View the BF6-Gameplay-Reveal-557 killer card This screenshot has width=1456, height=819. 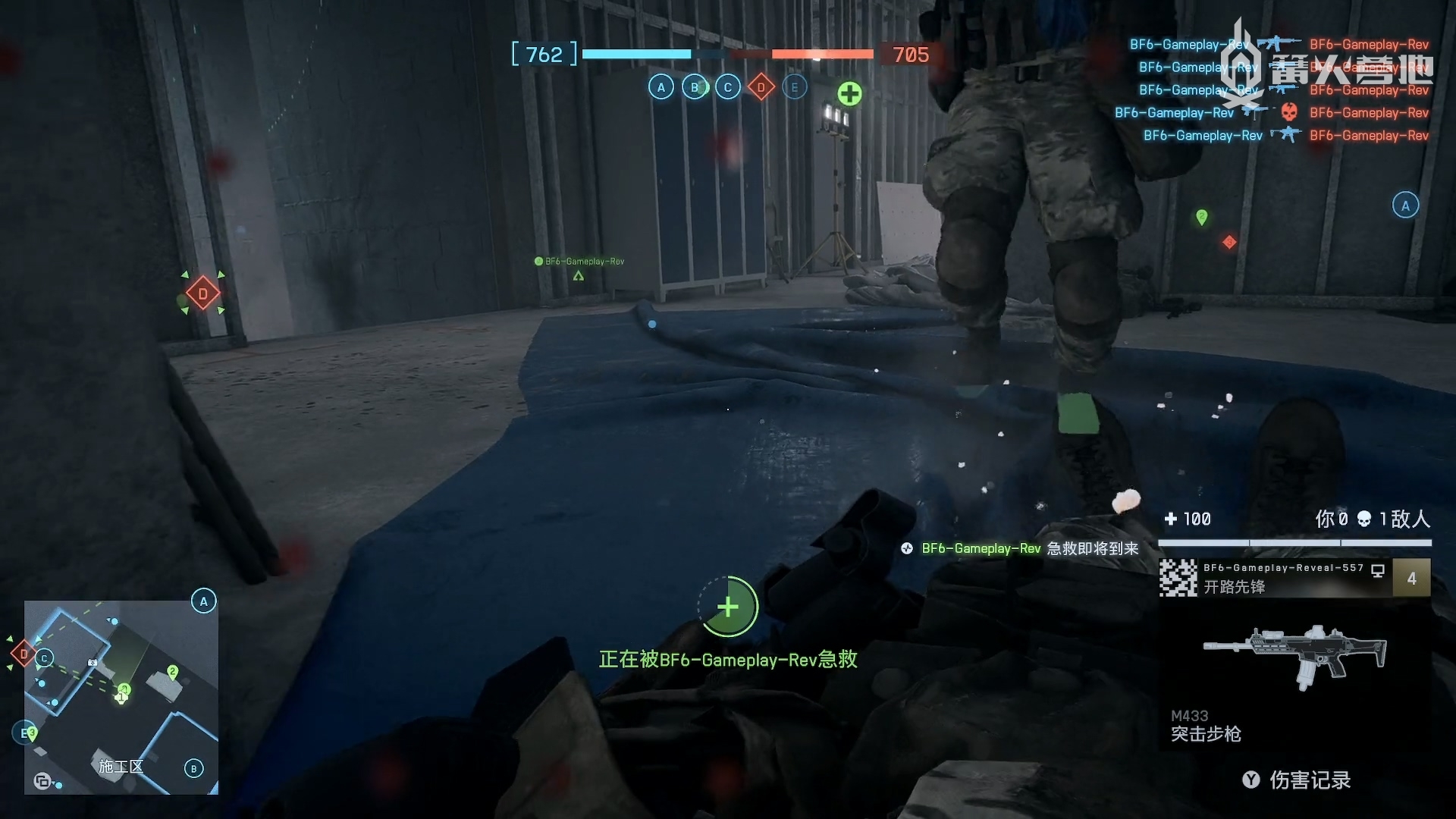(x=1274, y=578)
